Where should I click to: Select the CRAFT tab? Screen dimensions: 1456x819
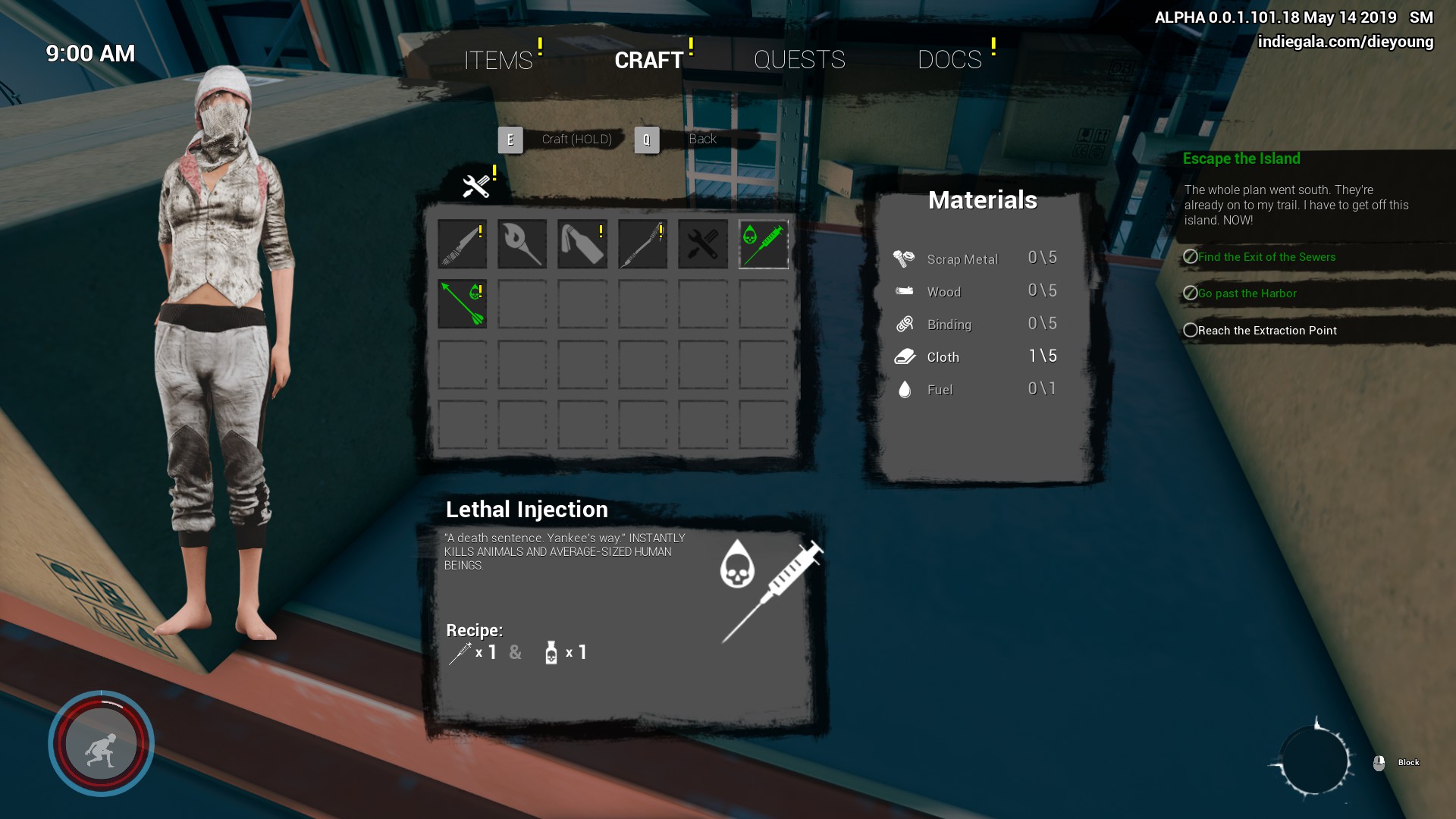pos(649,60)
